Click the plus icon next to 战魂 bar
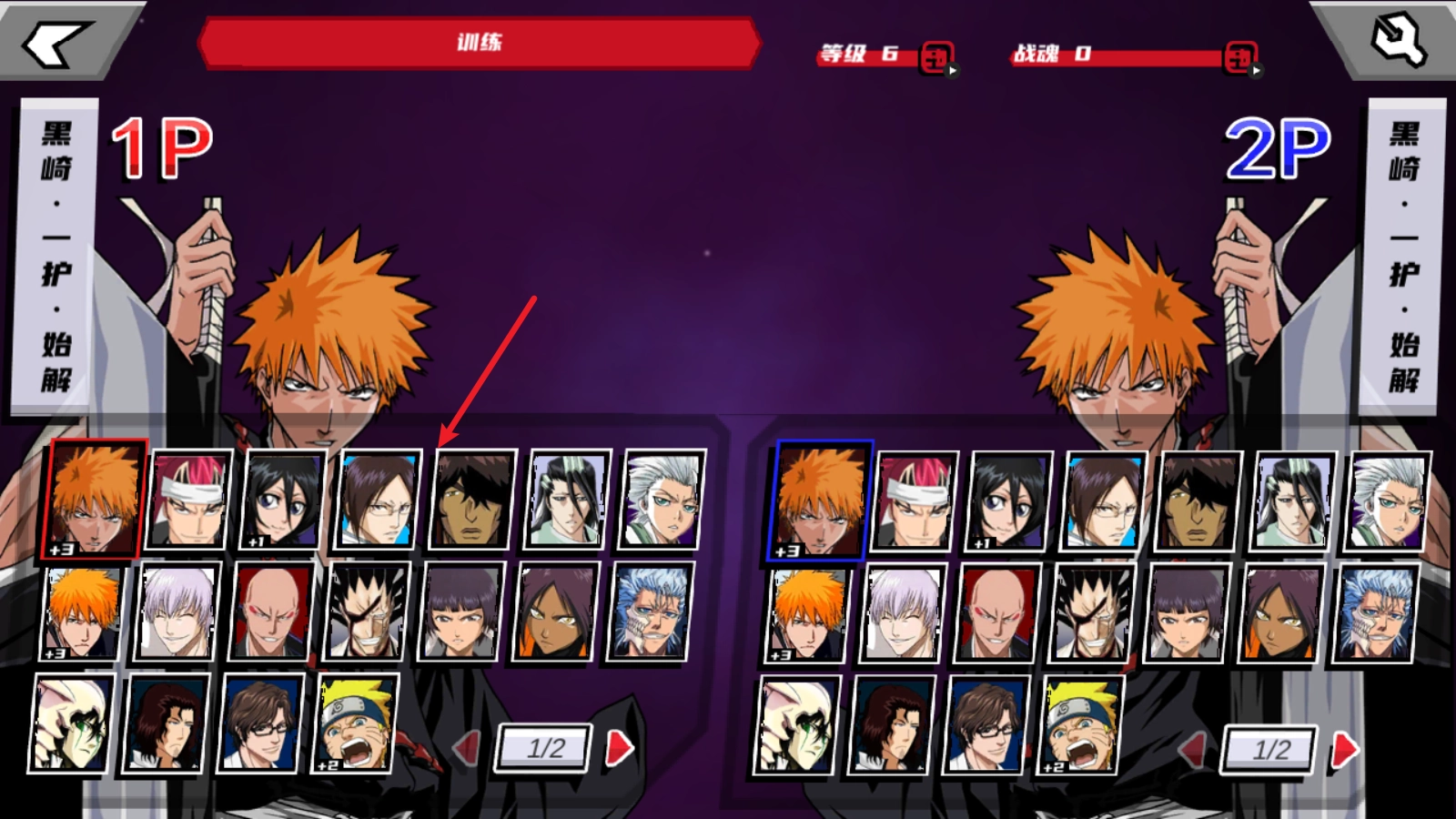The image size is (1456, 819). pos(1240,55)
